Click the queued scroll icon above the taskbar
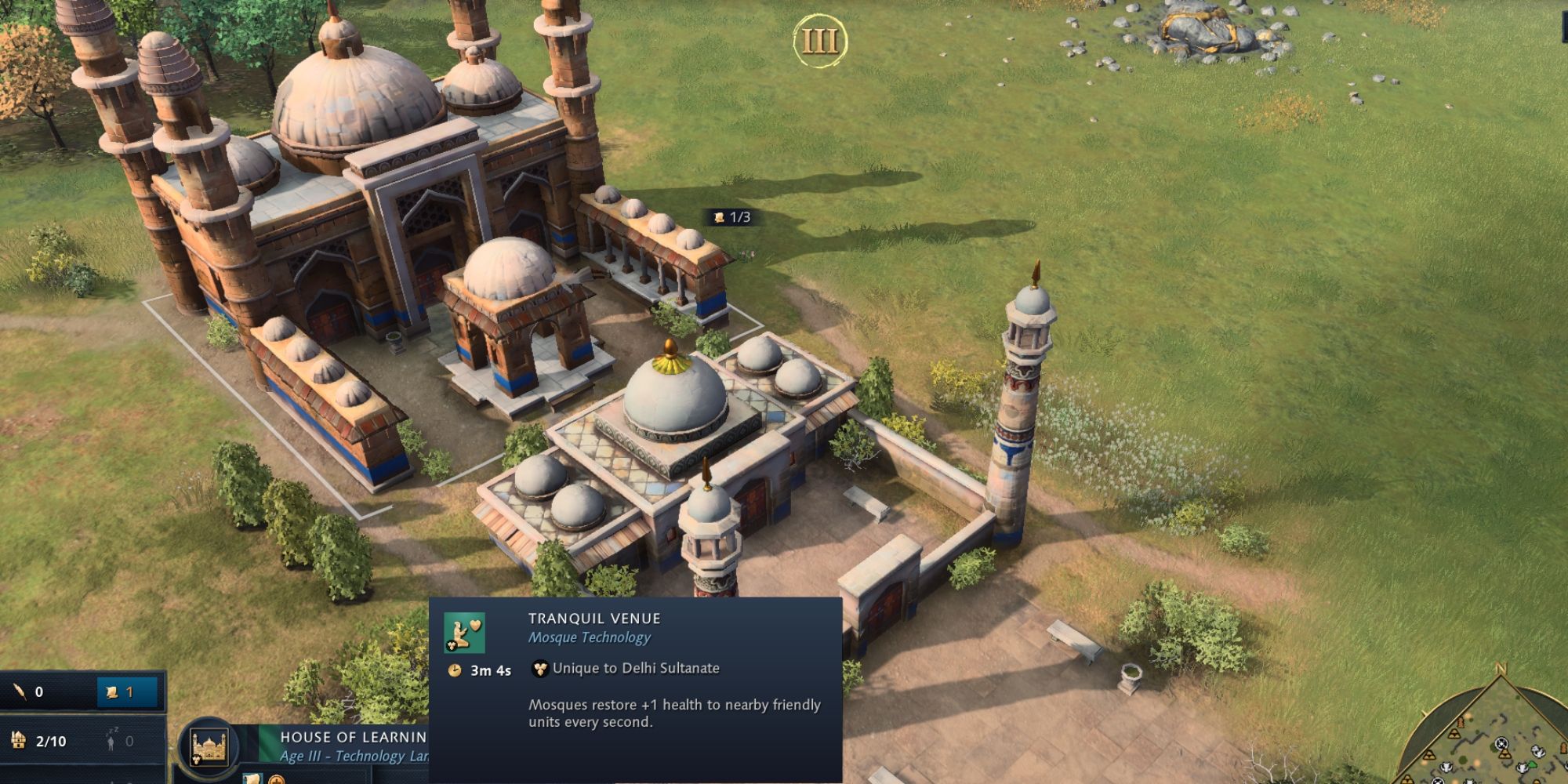Viewport: 1568px width, 784px height. (x=252, y=781)
